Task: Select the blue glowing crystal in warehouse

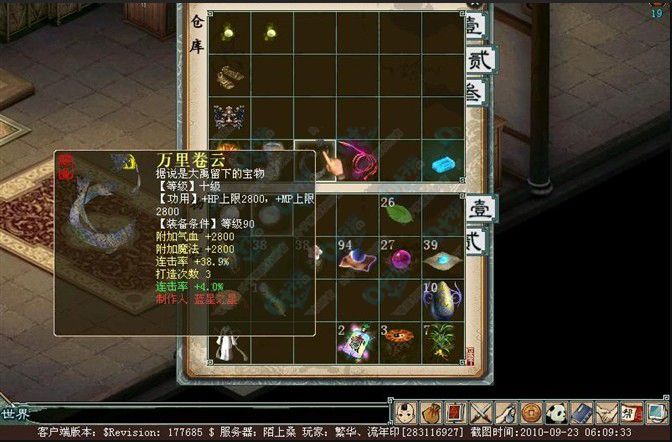Action: [x=442, y=162]
